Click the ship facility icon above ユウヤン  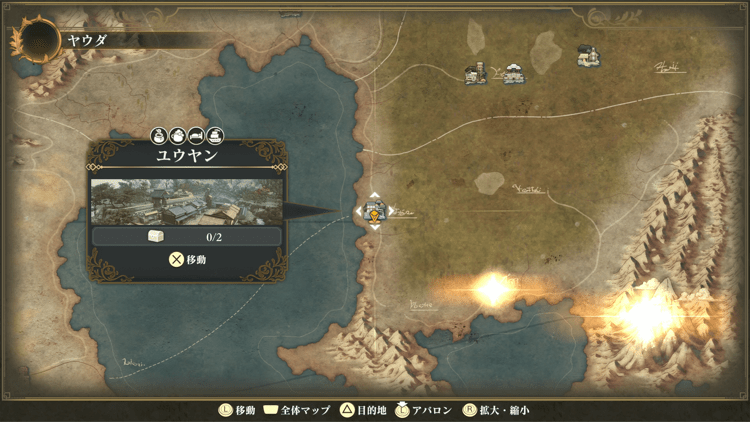click(215, 135)
